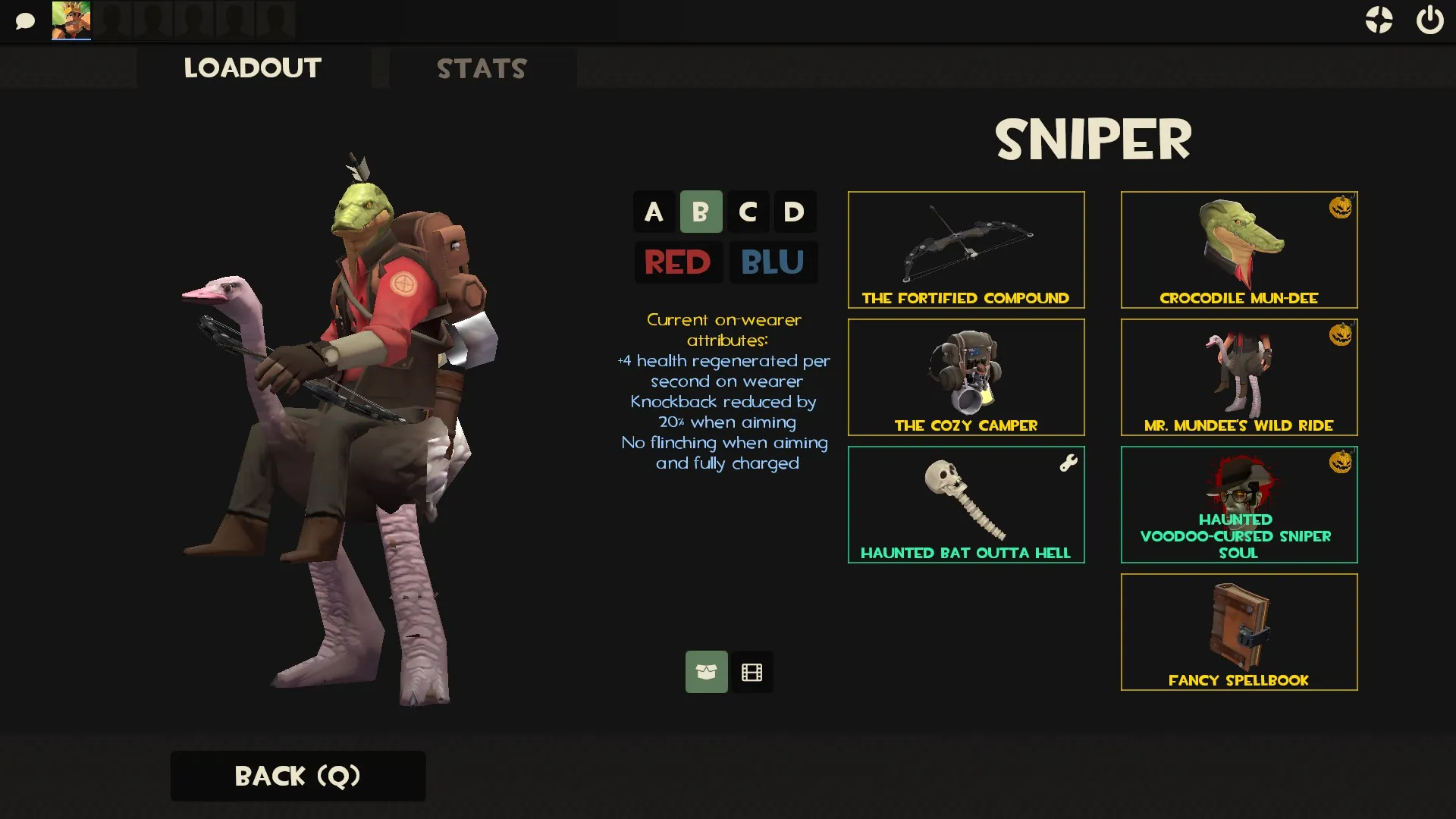Click the power quit icon
1456x819 pixels.
point(1429,20)
